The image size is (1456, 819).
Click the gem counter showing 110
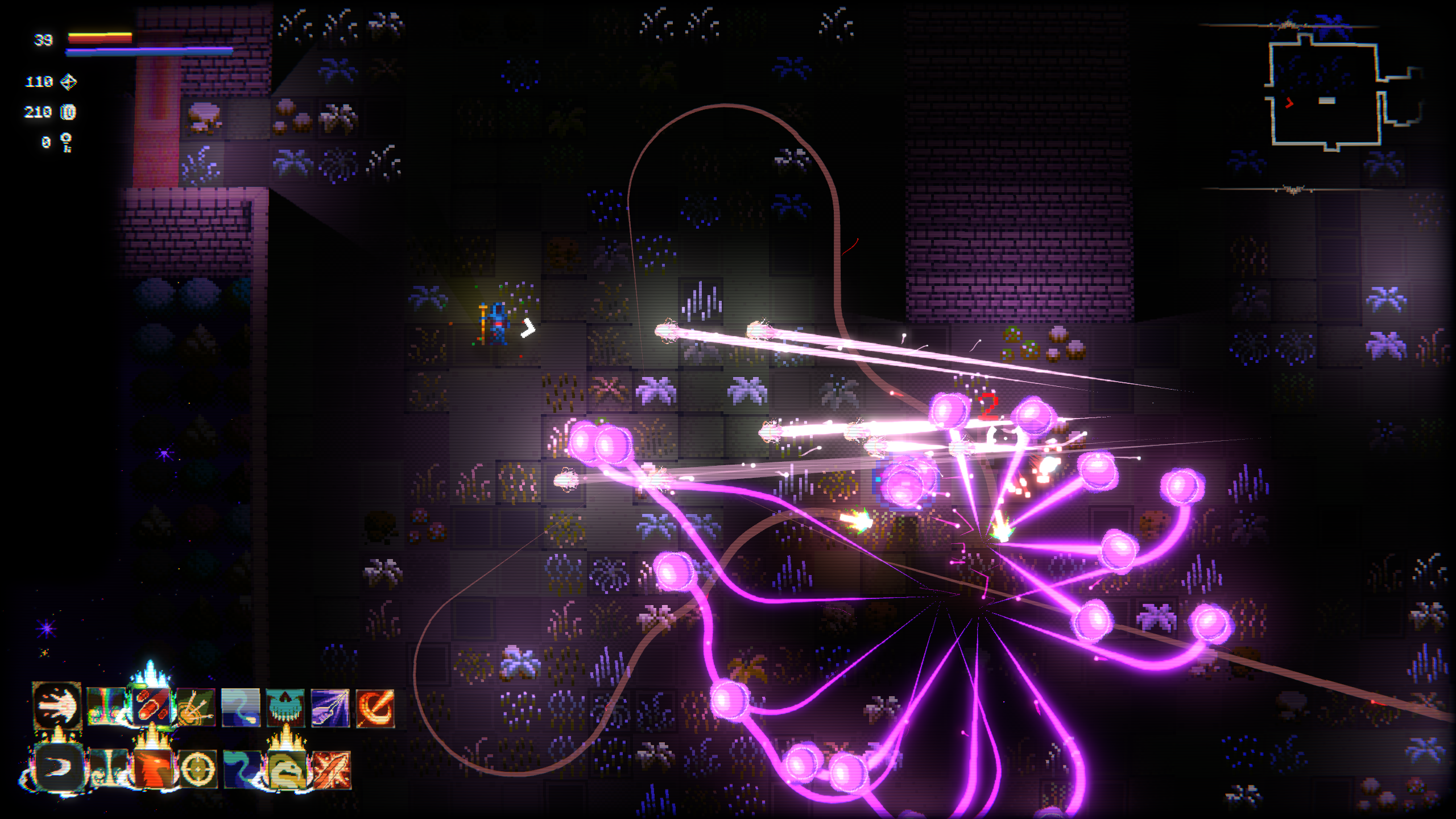click(x=40, y=82)
